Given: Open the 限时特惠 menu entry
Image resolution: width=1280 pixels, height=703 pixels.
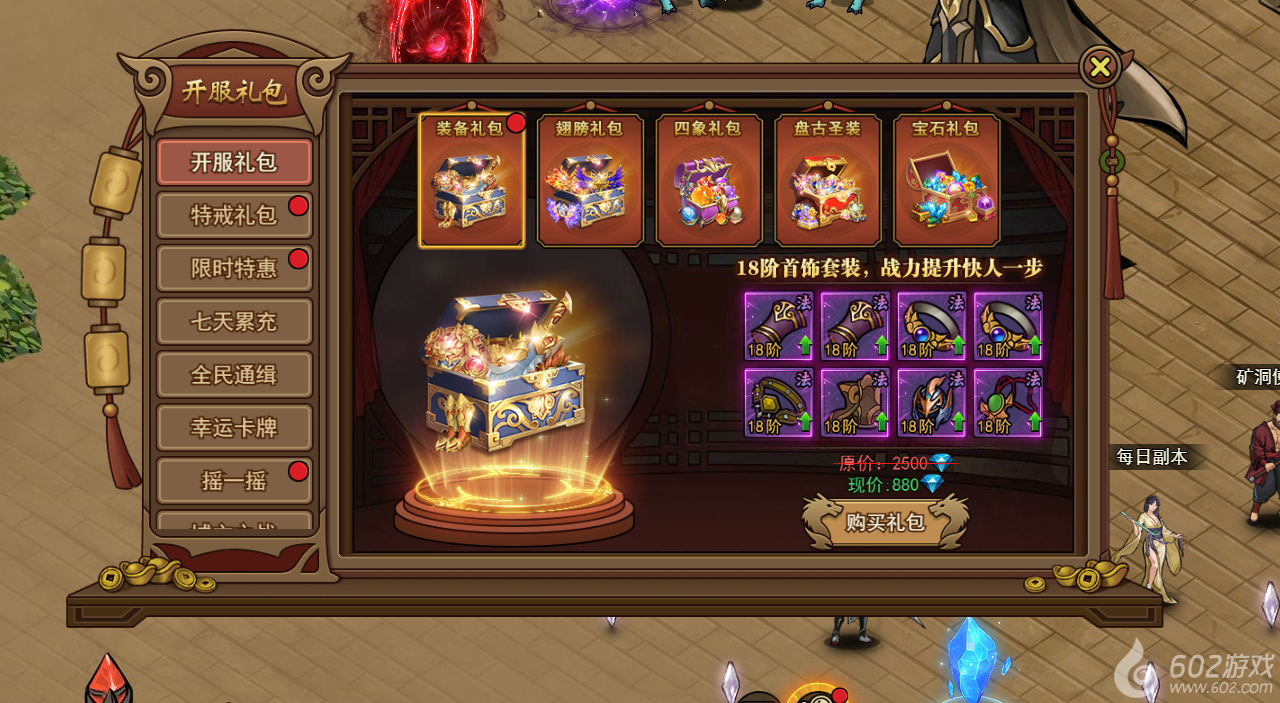Looking at the screenshot, I should click(x=234, y=268).
